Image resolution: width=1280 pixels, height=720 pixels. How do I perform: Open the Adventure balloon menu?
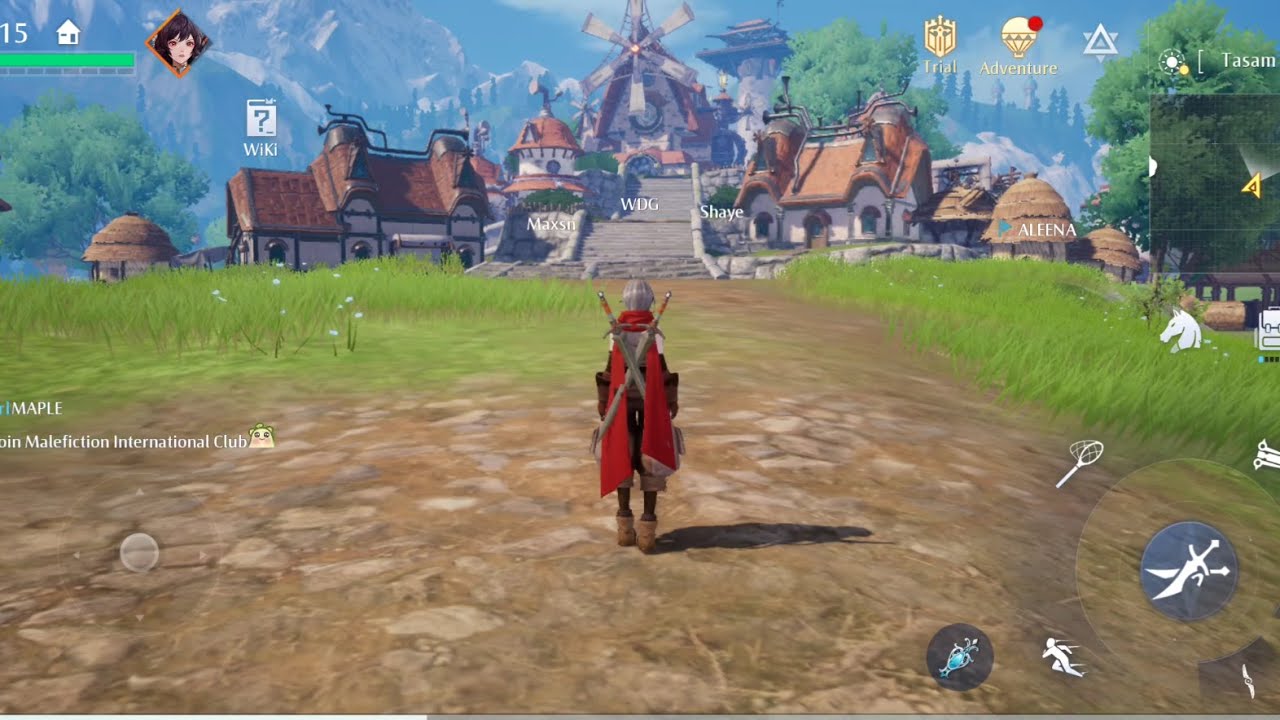[1018, 46]
